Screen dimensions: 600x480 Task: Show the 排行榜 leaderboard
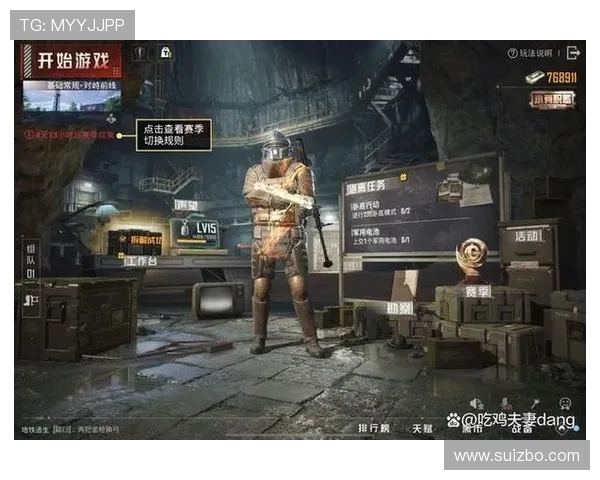(x=374, y=428)
